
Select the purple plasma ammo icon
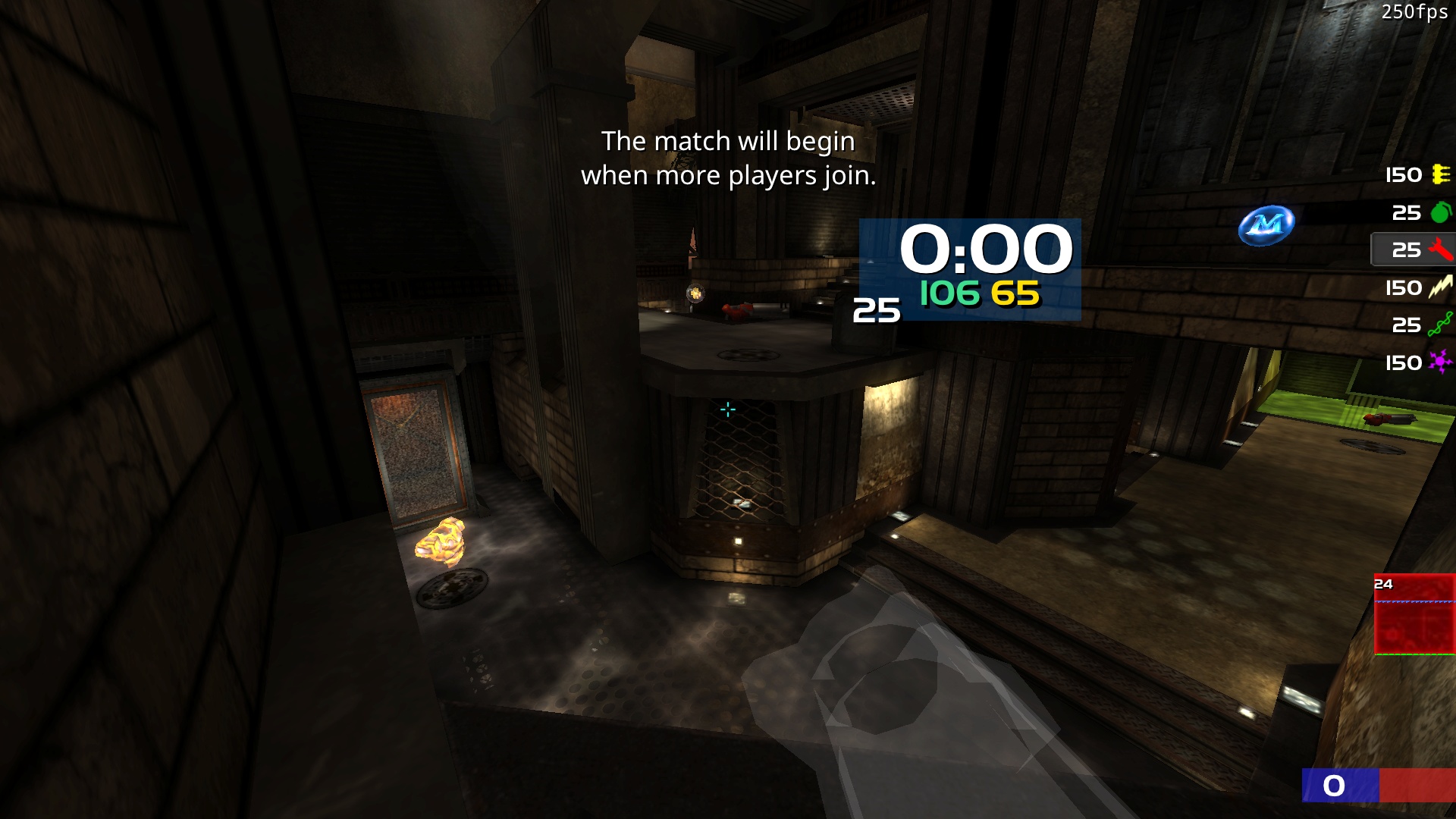pyautogui.click(x=1440, y=362)
